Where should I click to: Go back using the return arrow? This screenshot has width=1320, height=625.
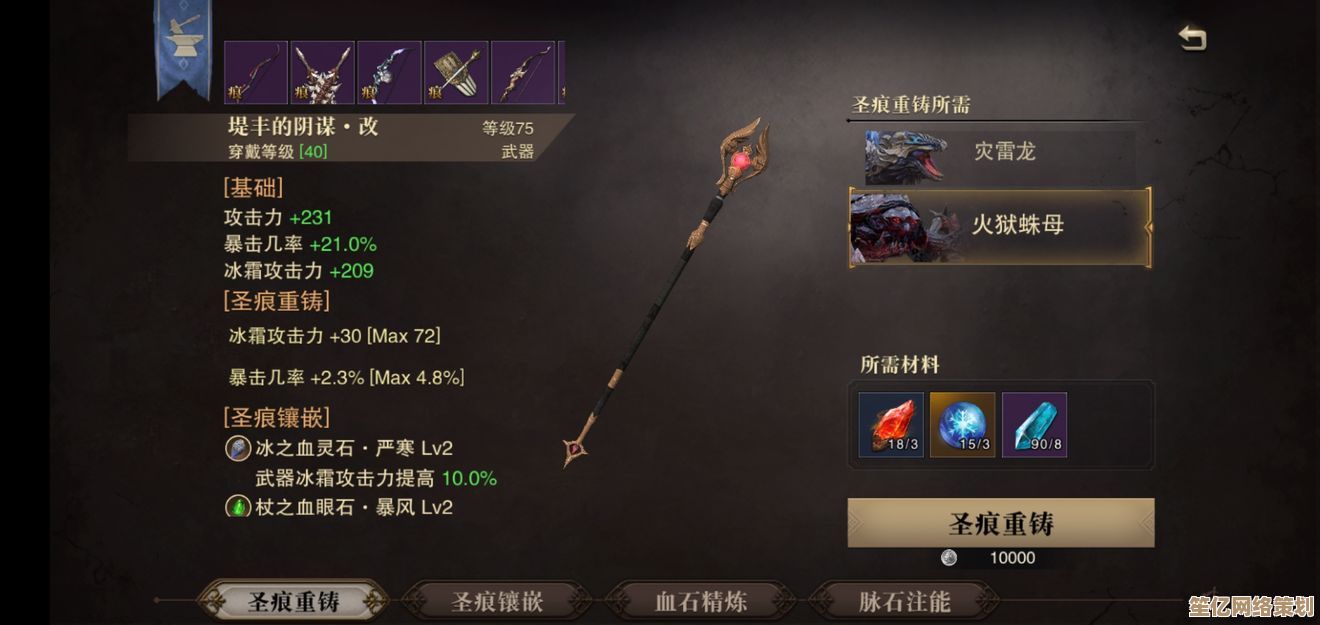click(1192, 39)
